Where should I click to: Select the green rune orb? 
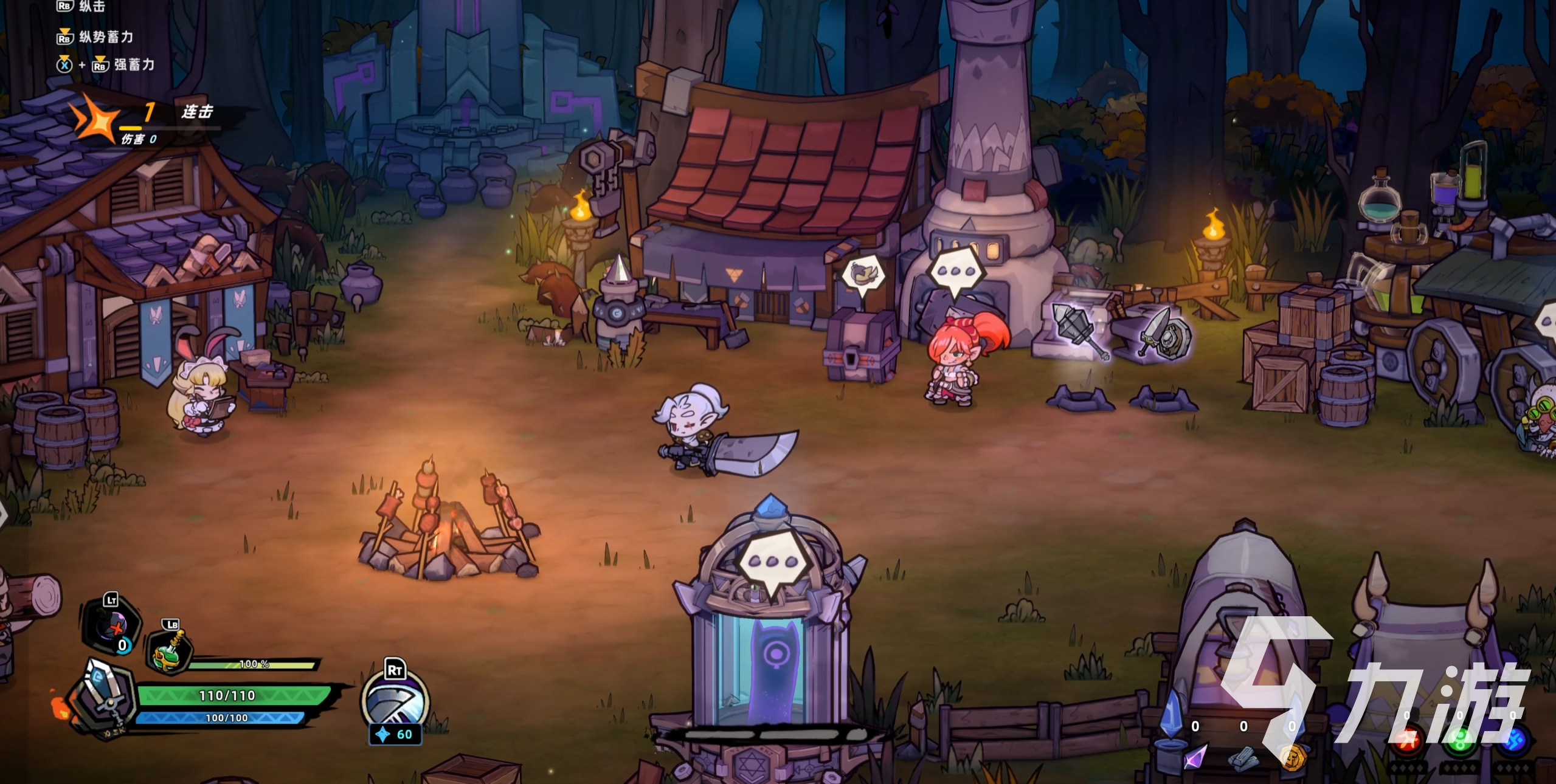point(1460,740)
